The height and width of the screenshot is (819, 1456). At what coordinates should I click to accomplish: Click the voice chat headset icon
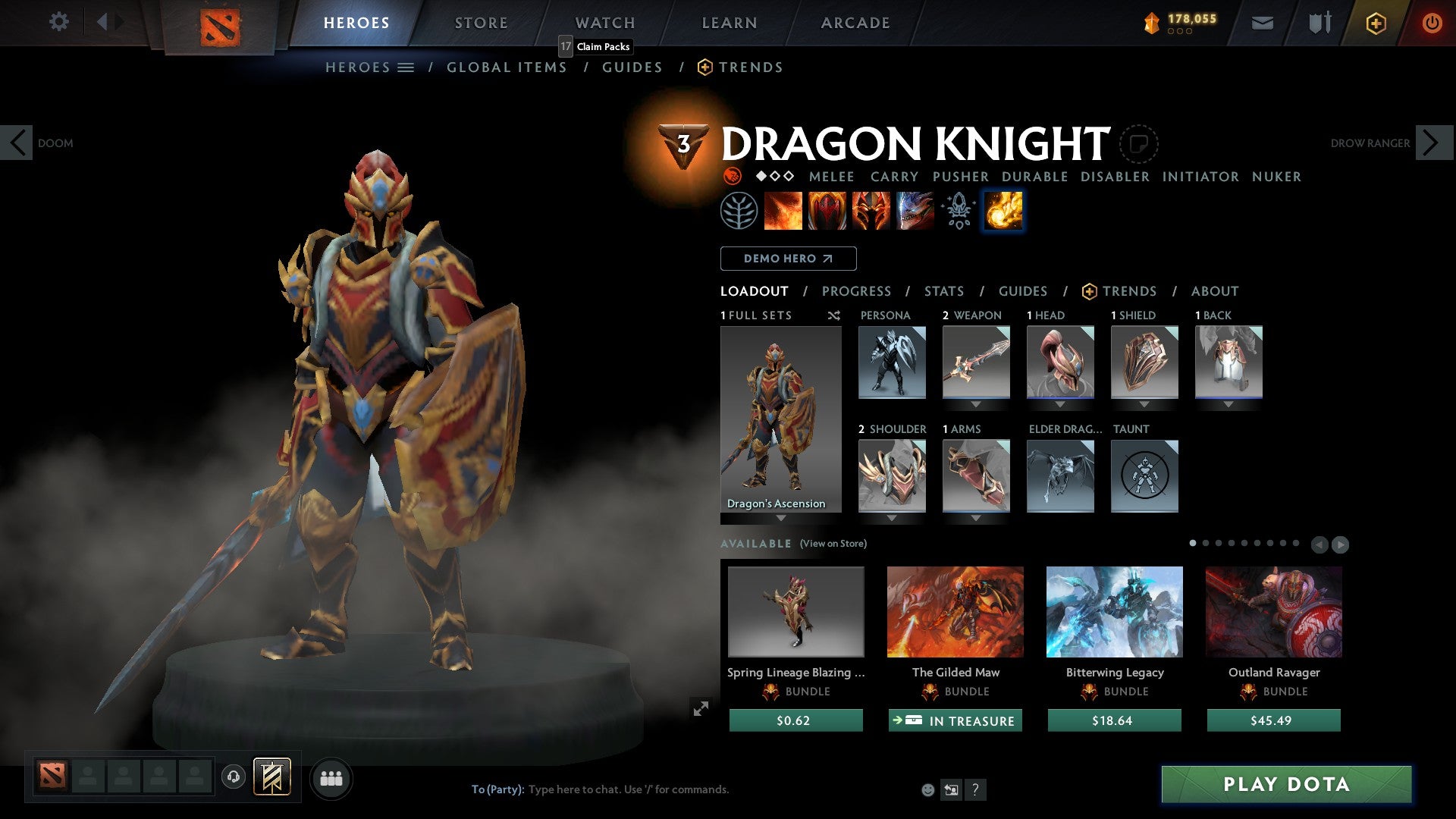click(x=234, y=778)
